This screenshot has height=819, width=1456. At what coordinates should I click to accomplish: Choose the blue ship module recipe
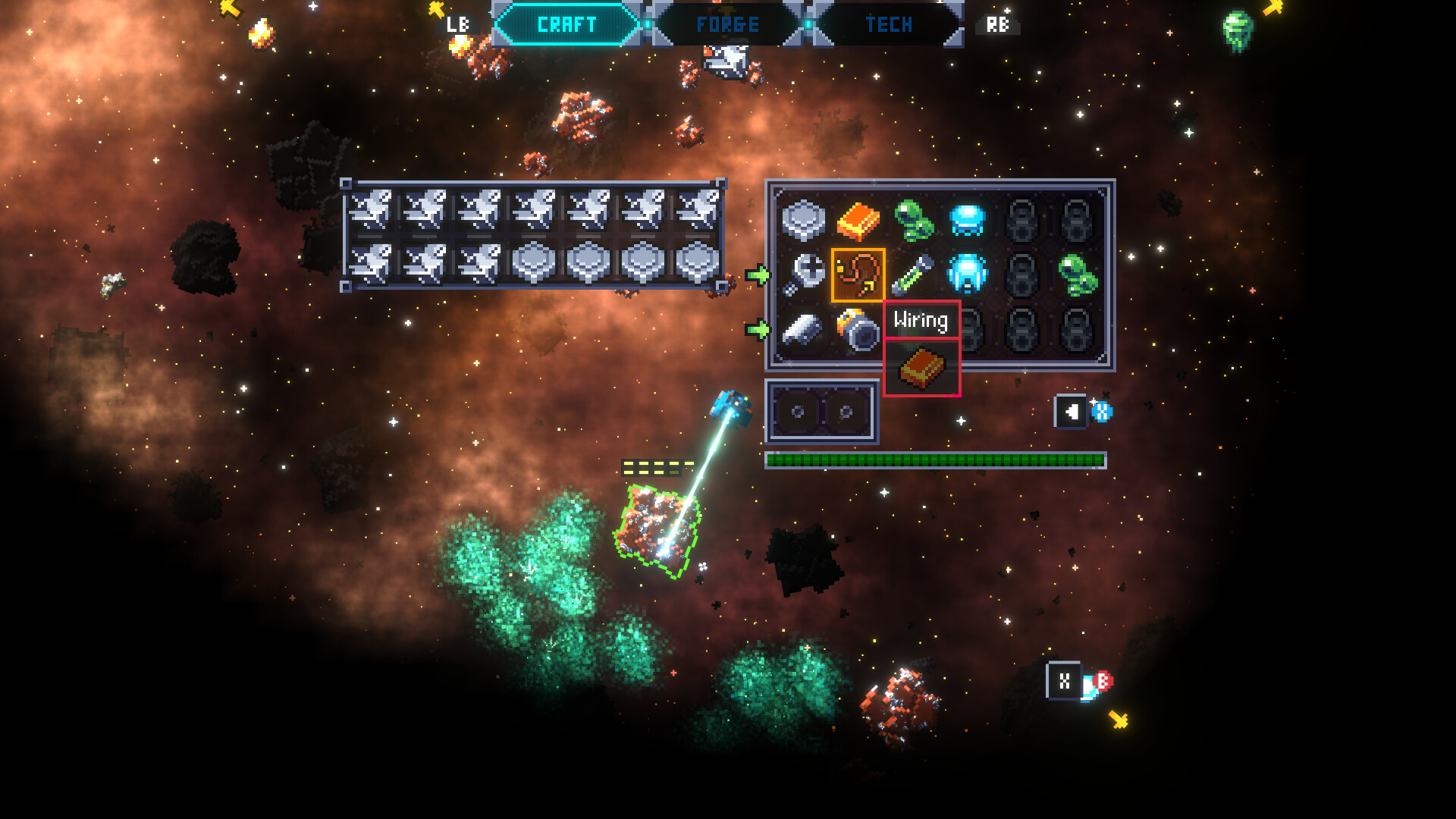click(x=967, y=273)
